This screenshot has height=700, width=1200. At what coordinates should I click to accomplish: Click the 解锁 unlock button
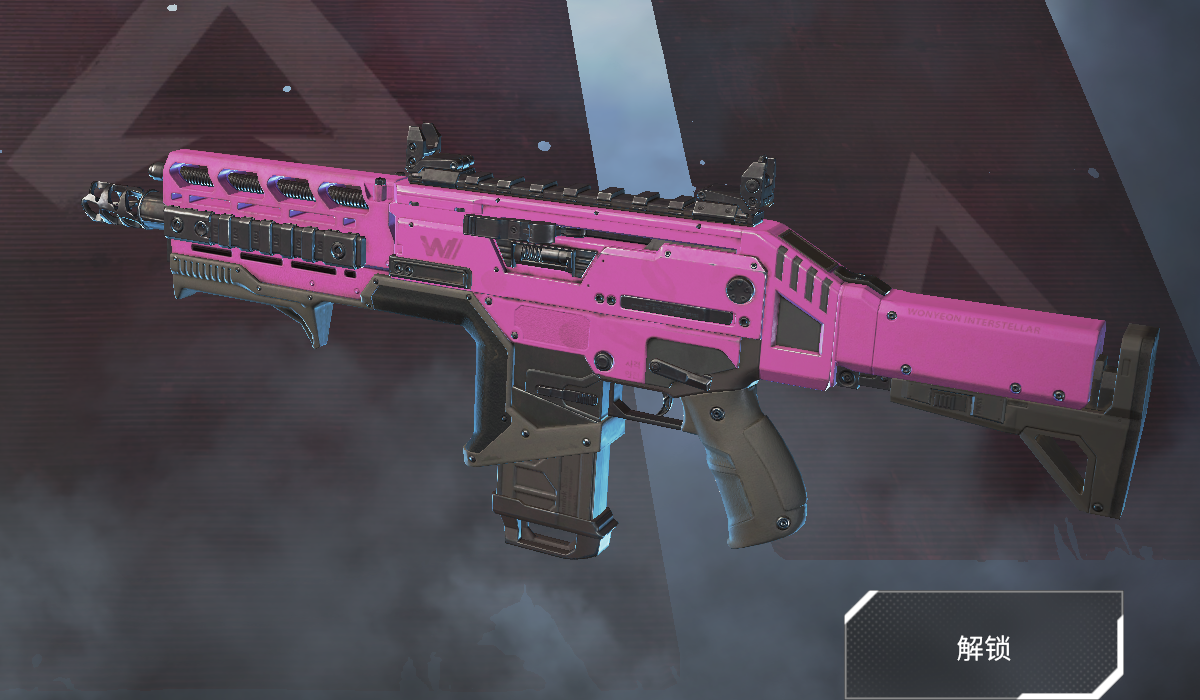pos(983,646)
